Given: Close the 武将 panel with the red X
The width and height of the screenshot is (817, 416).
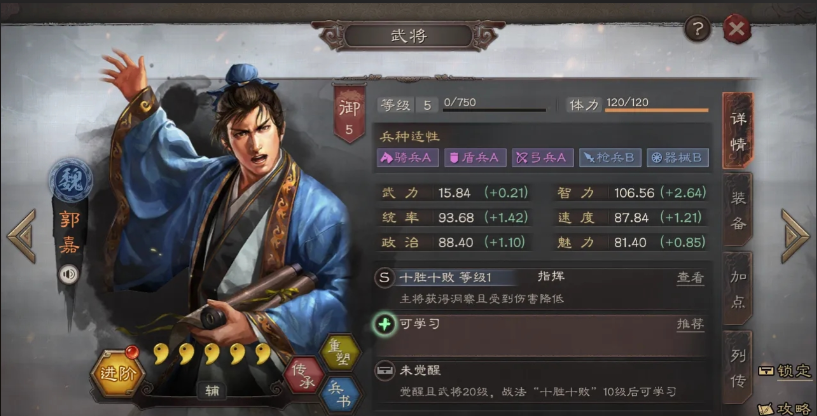Looking at the screenshot, I should pos(737,29).
